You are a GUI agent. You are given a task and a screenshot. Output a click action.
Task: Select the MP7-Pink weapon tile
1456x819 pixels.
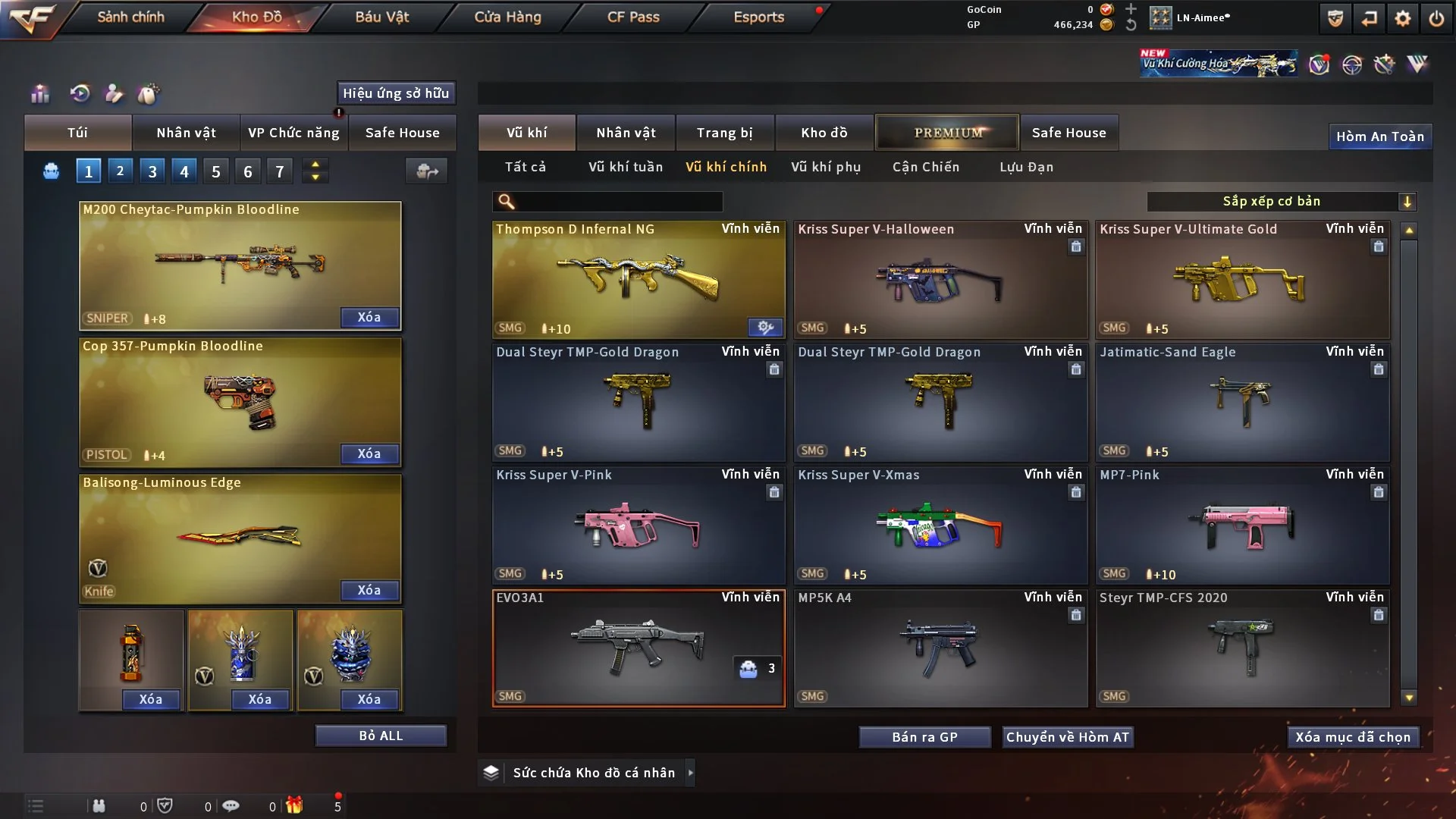[x=1241, y=526]
